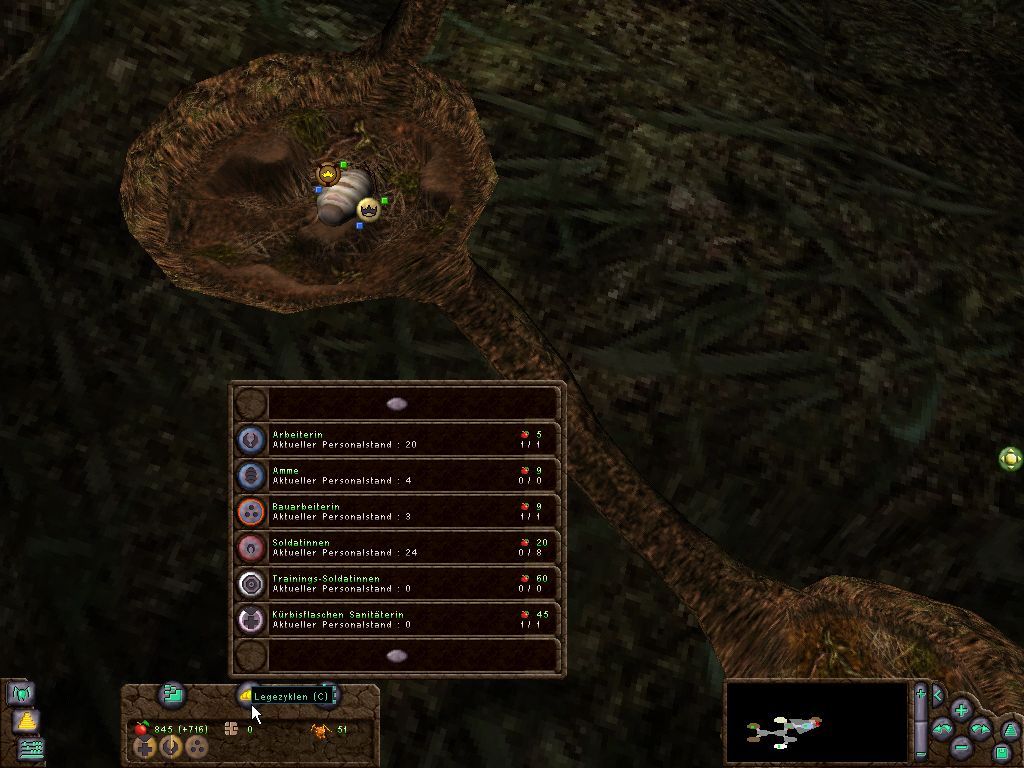Screen dimensions: 1024x768
Task: Click the scroll-up pebble atop the caste list
Action: coord(397,404)
